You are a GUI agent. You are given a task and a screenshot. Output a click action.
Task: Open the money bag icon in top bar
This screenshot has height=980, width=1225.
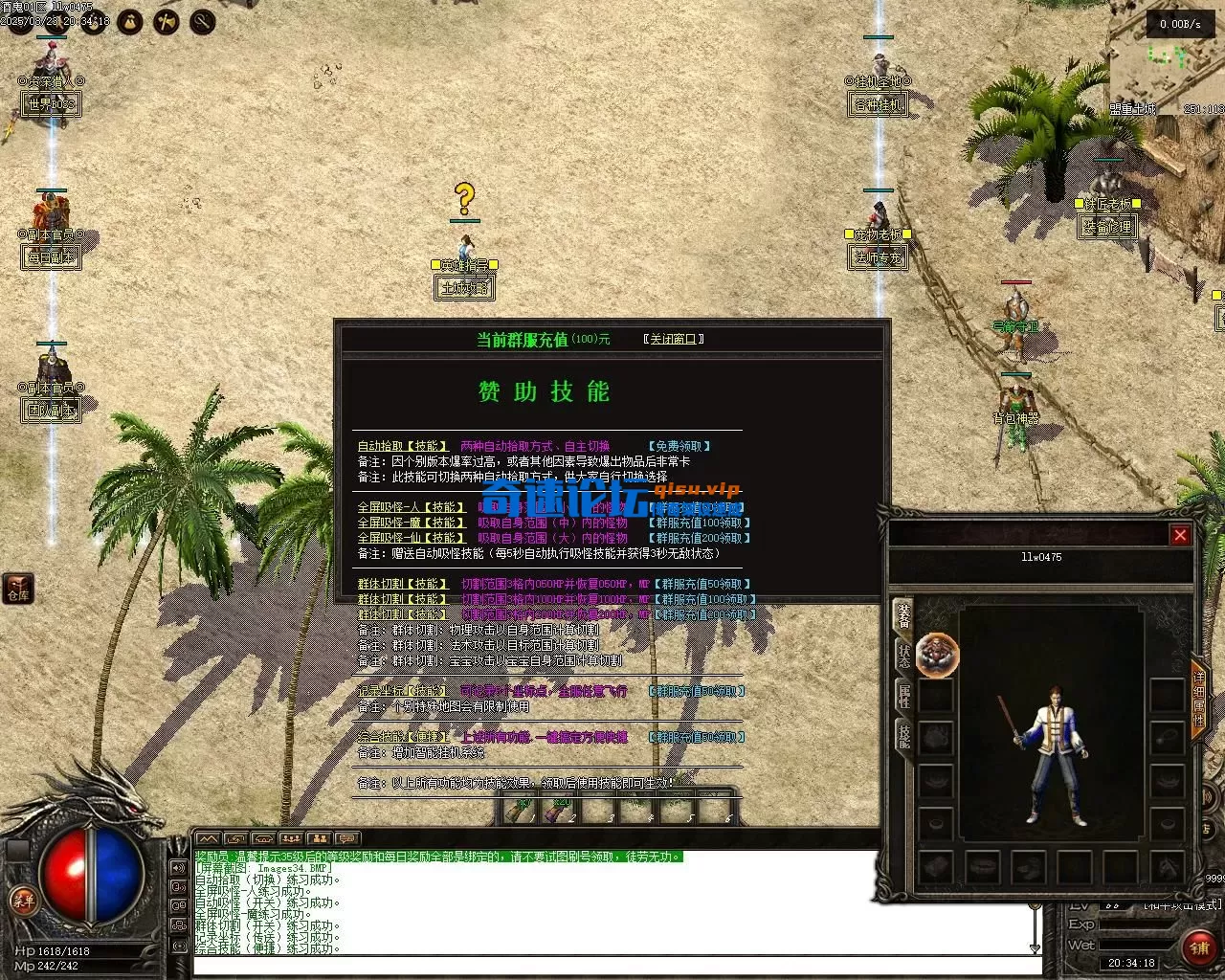(131, 21)
